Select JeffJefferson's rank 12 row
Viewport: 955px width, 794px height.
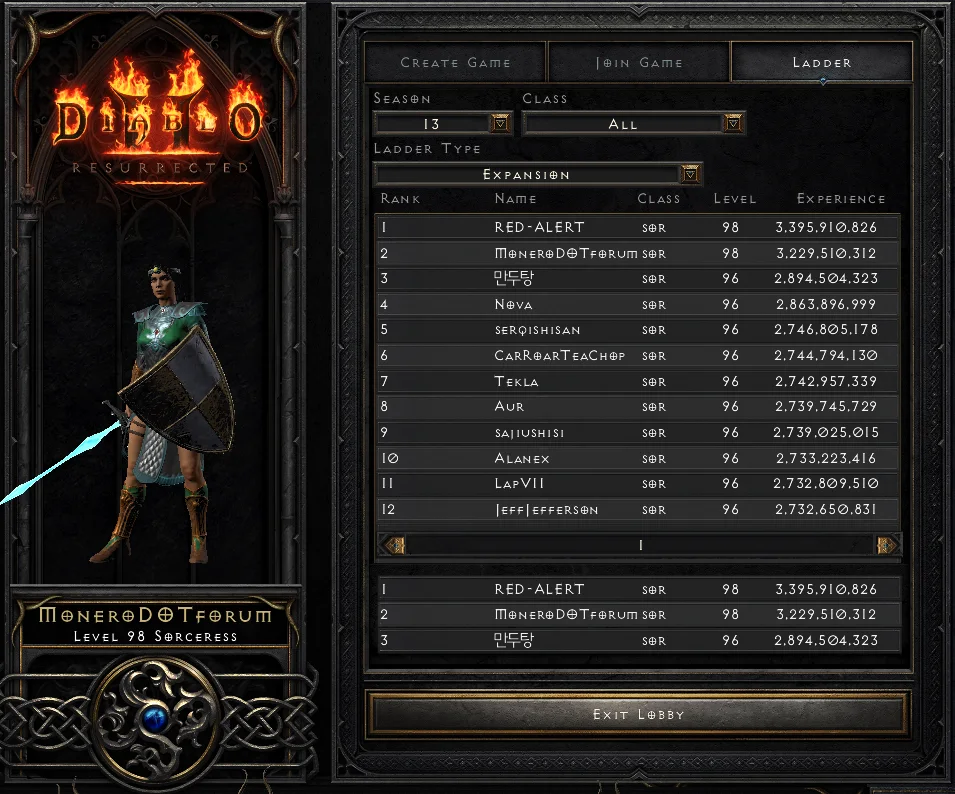click(x=638, y=510)
